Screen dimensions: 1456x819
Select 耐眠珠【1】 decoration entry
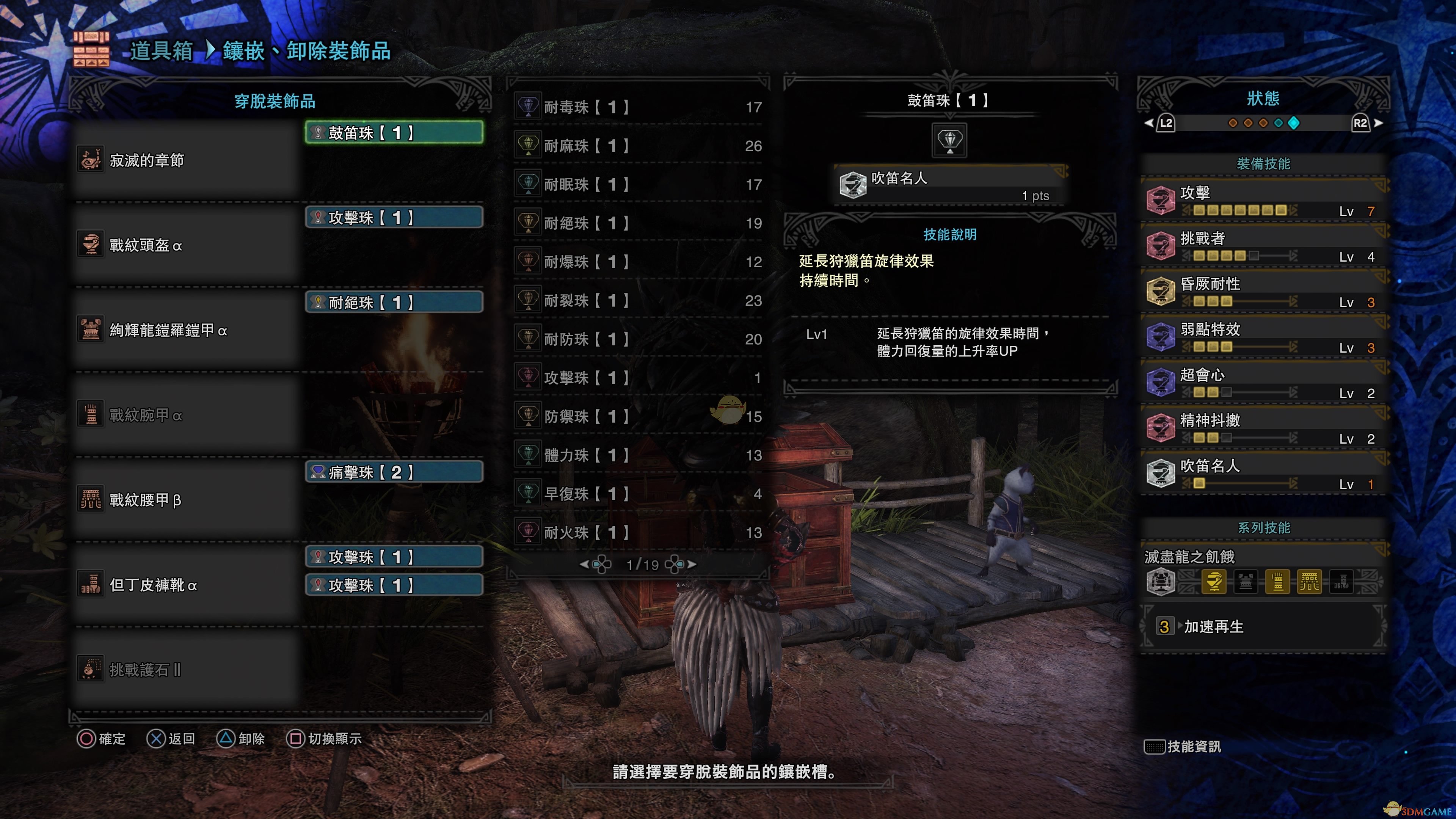[x=639, y=184]
